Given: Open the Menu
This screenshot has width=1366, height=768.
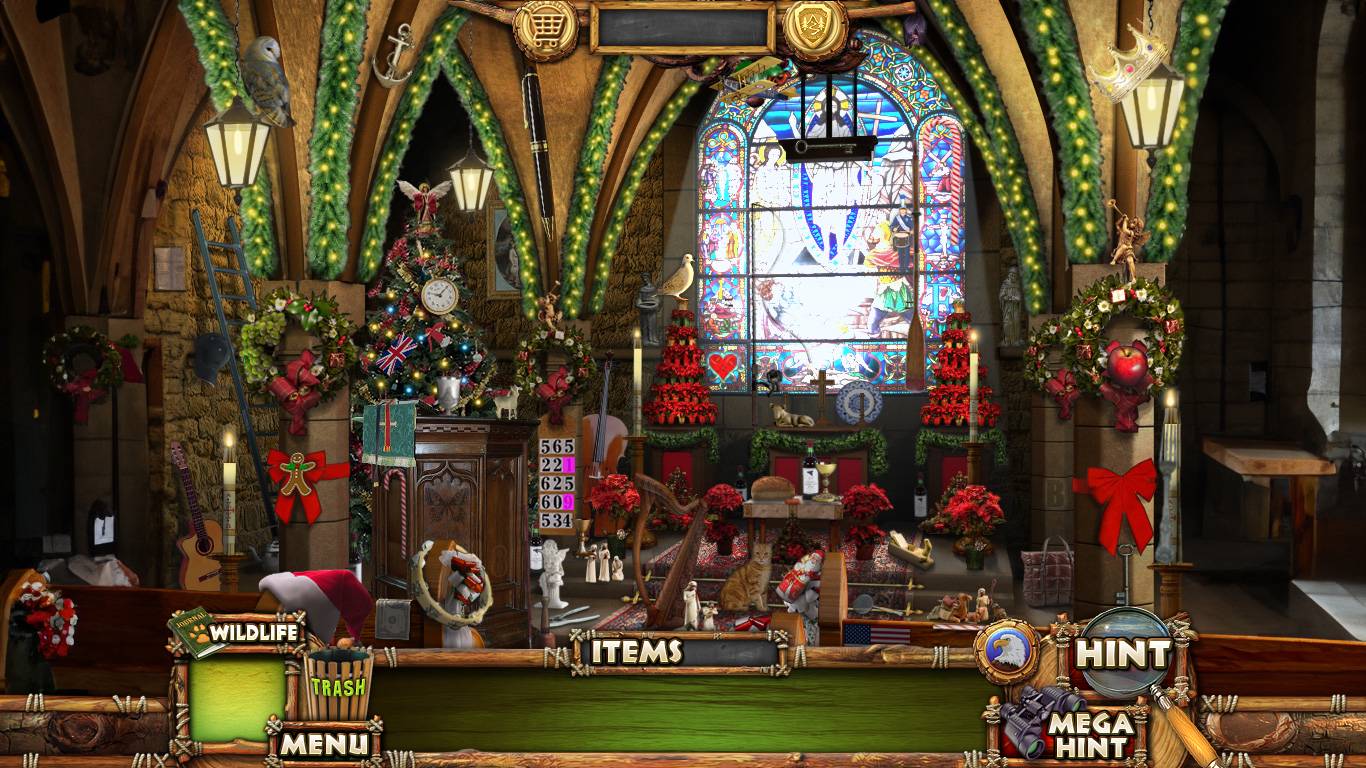Looking at the screenshot, I should click(x=322, y=743).
